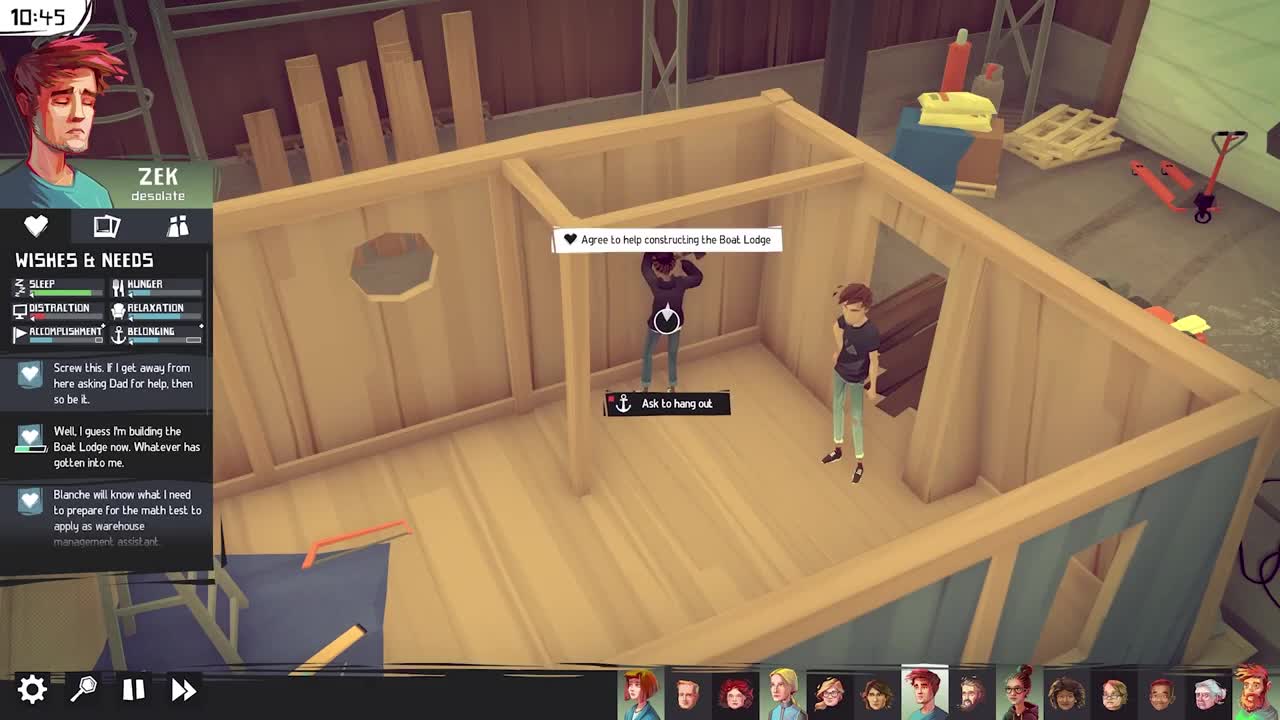Switch to the two-people relationships tab
1280x720 pixels.
(178, 226)
